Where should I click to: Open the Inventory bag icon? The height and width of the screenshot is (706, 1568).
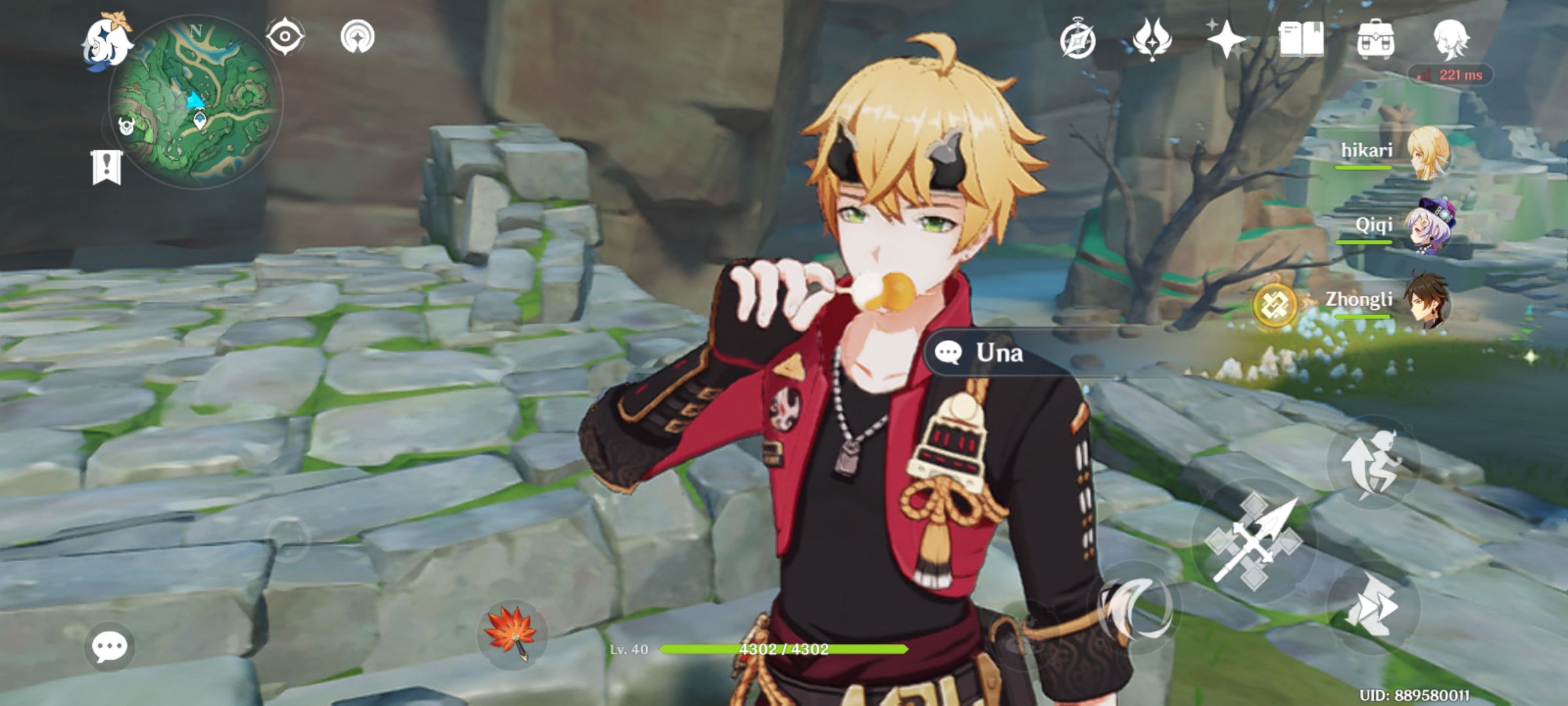1375,41
